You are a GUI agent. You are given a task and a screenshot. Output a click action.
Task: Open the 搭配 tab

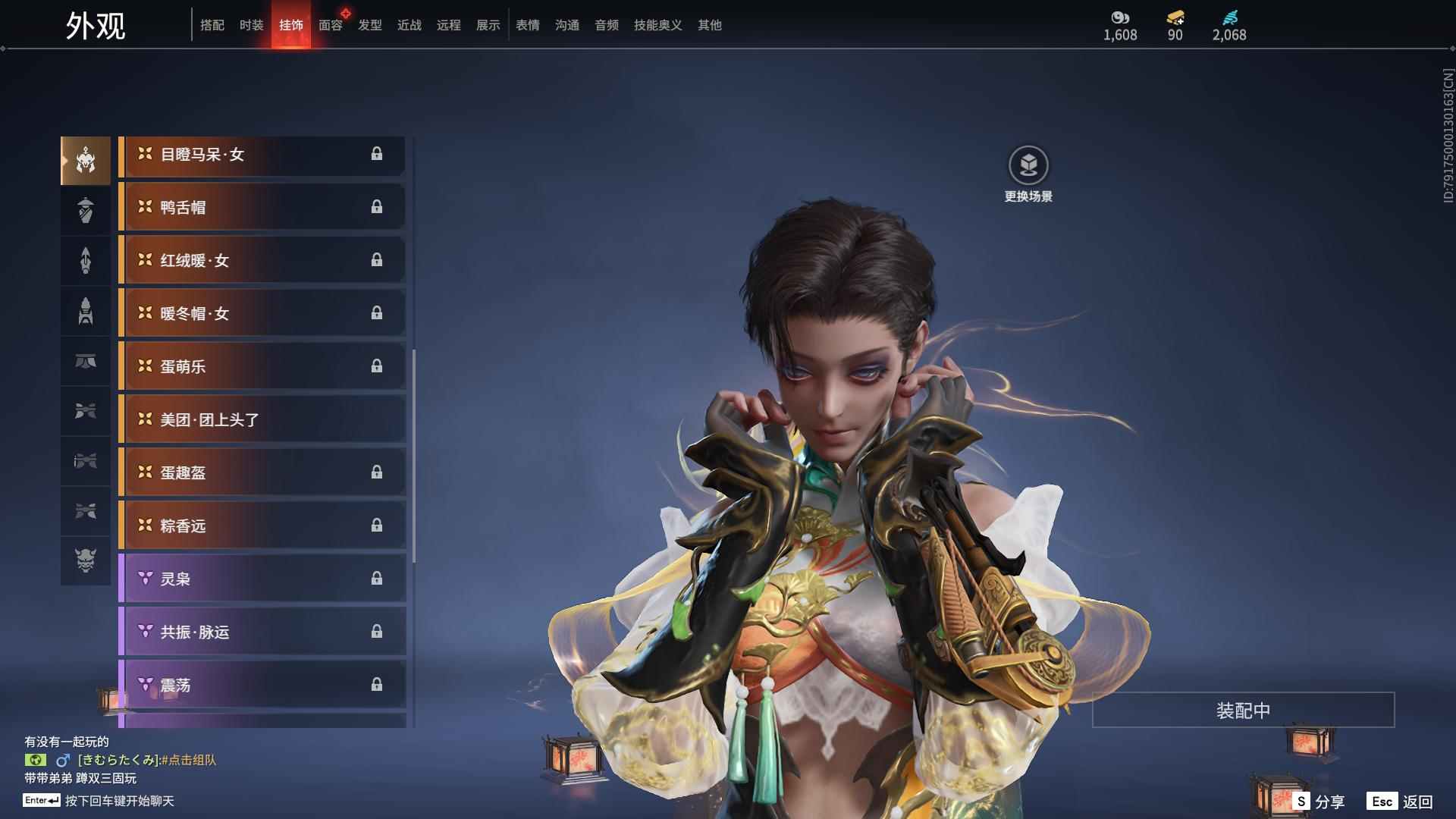[x=212, y=25]
